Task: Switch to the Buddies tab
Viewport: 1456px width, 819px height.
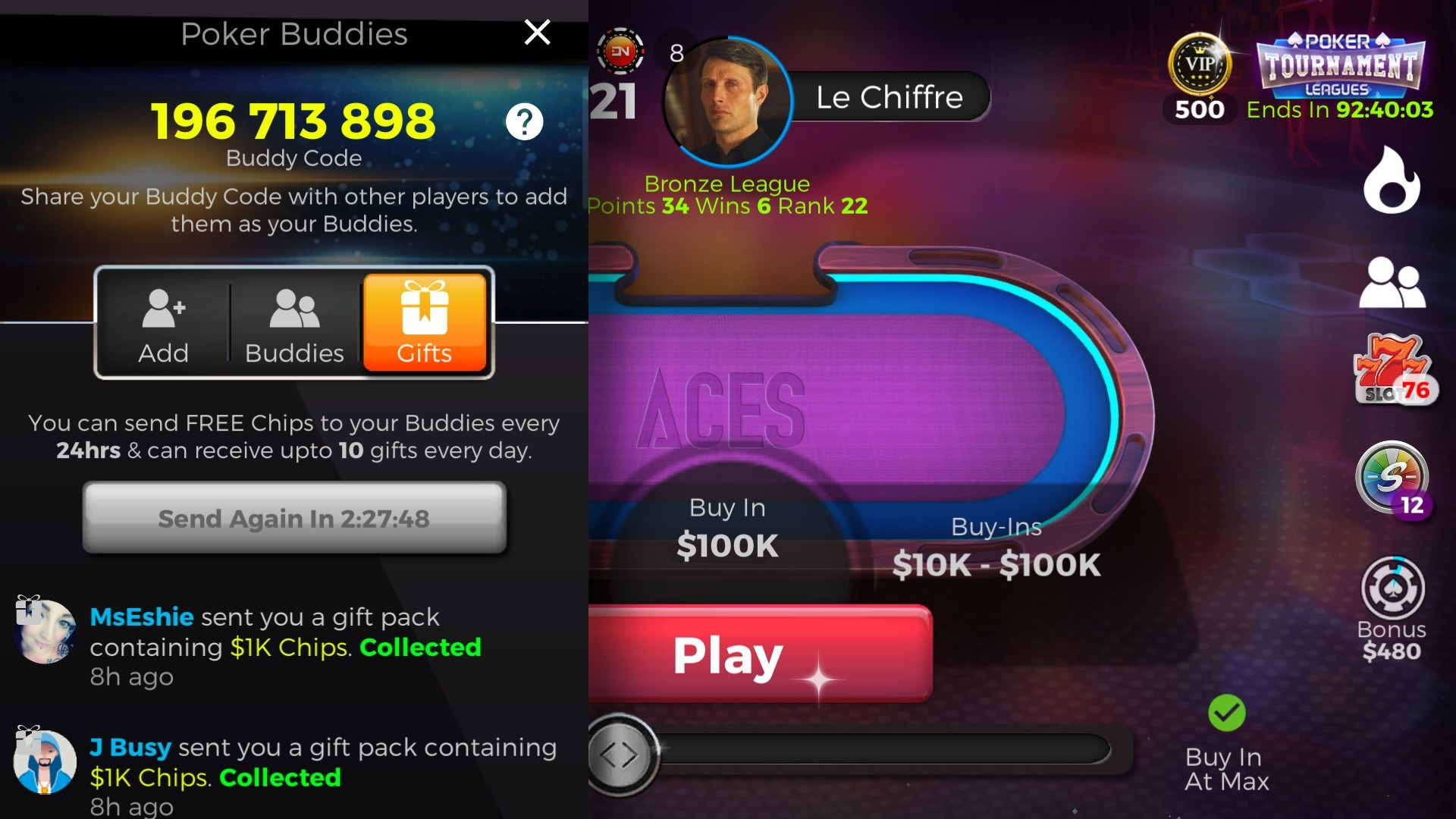Action: pos(293,325)
